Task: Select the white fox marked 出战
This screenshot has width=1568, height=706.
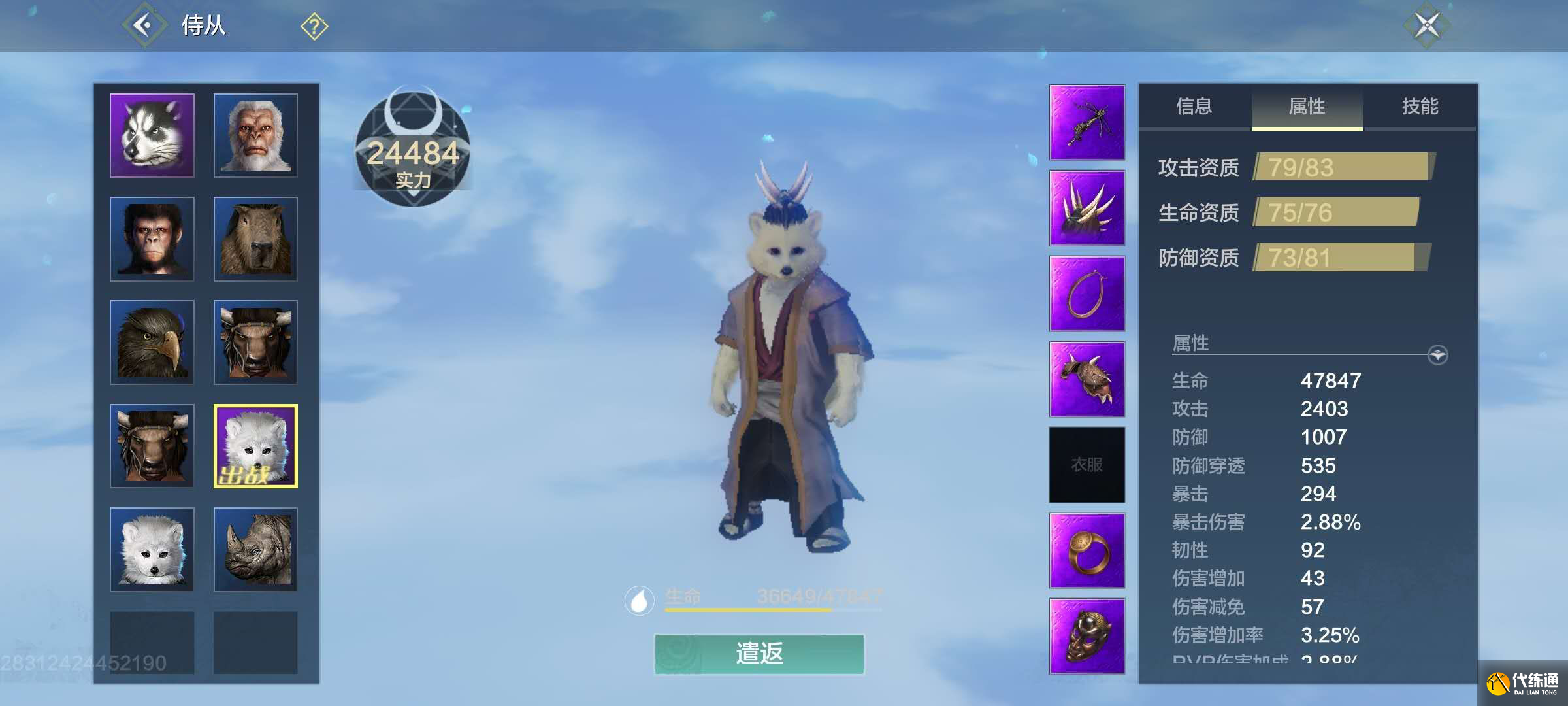Action: pos(255,446)
